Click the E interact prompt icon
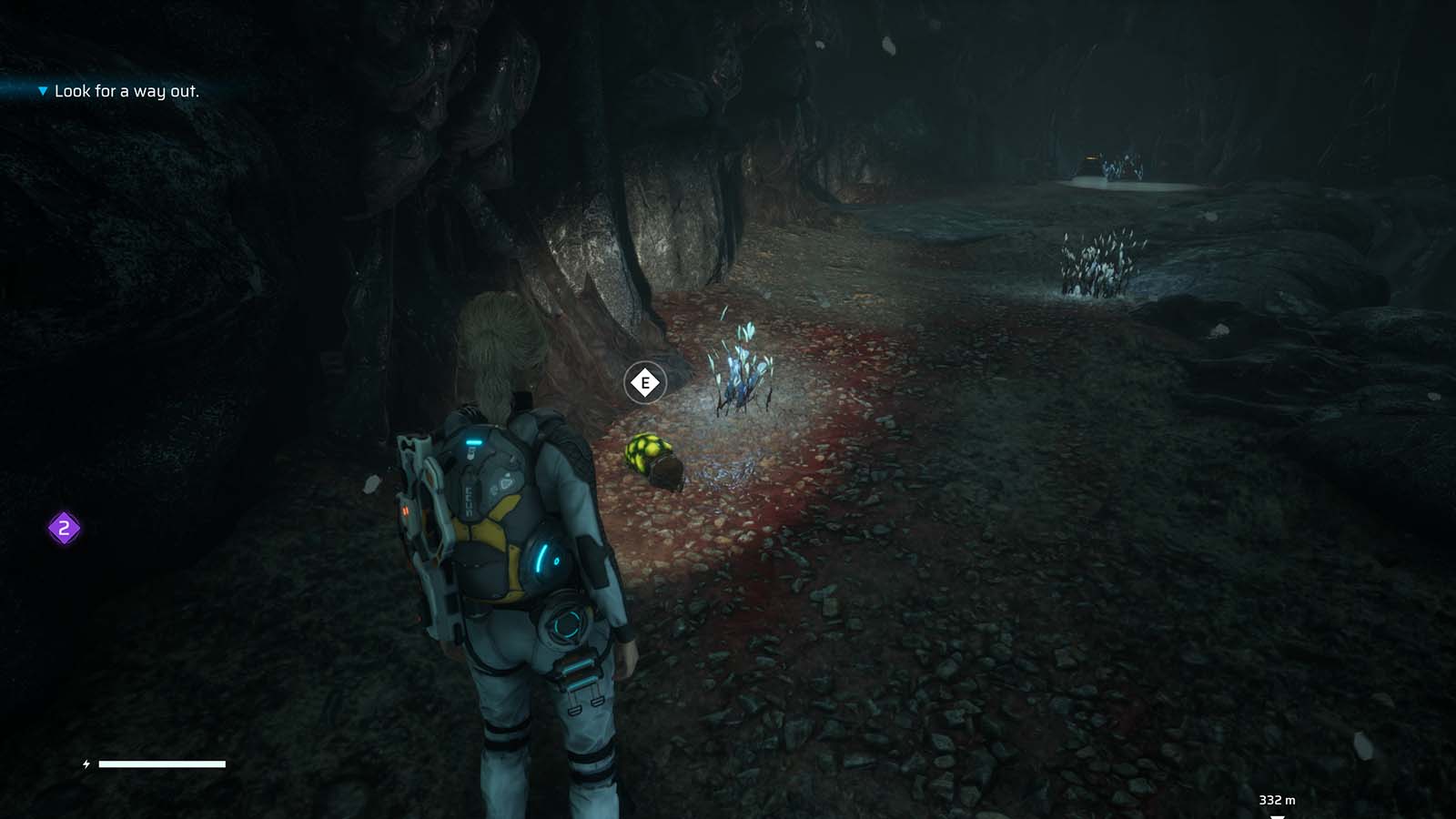 pyautogui.click(x=647, y=382)
